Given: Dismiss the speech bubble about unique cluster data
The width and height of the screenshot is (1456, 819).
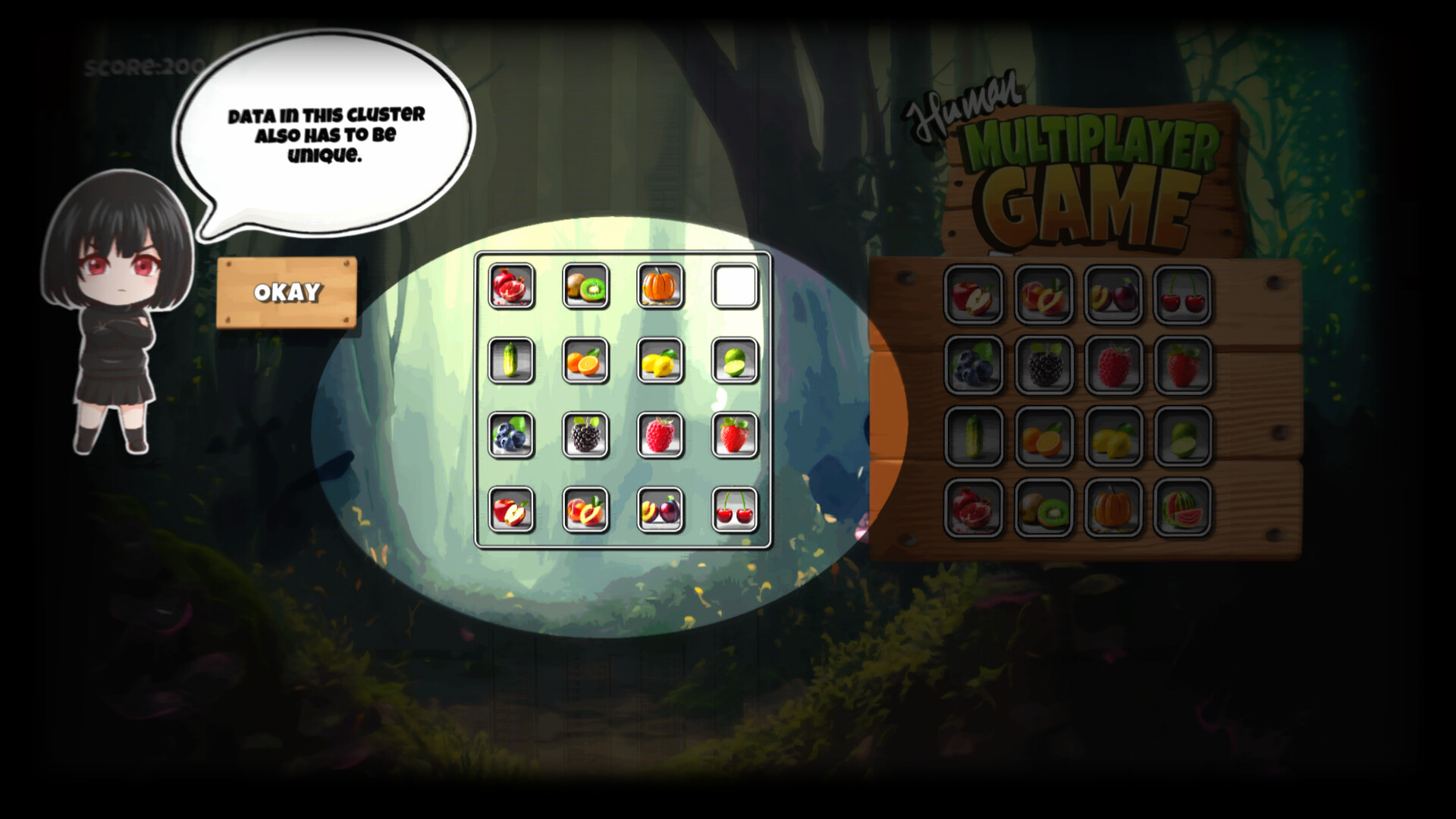Looking at the screenshot, I should point(287,292).
